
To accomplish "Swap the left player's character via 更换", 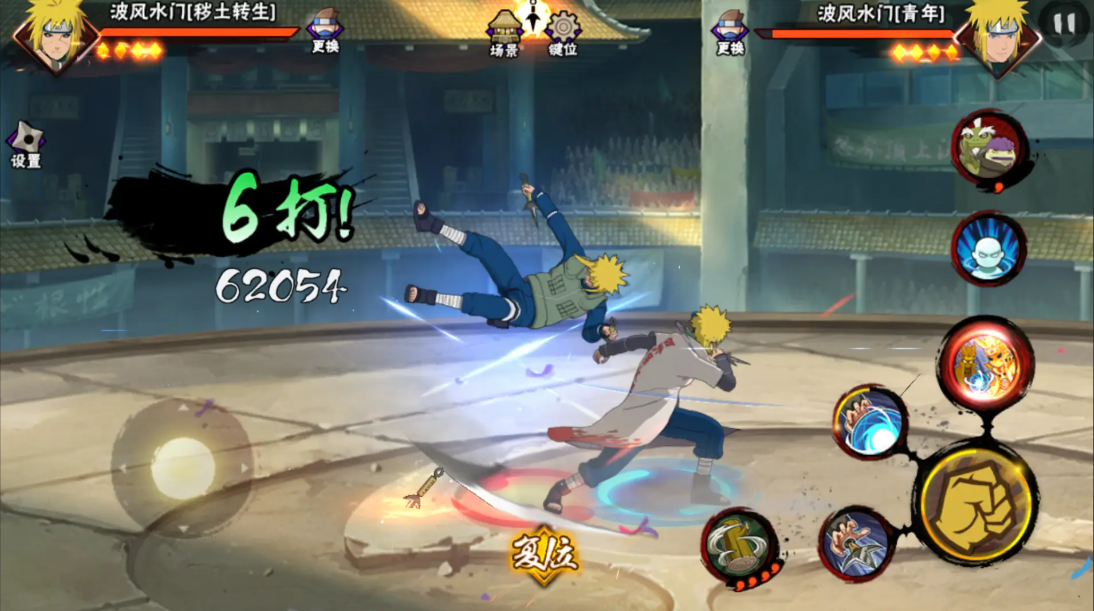I will 325,30.
